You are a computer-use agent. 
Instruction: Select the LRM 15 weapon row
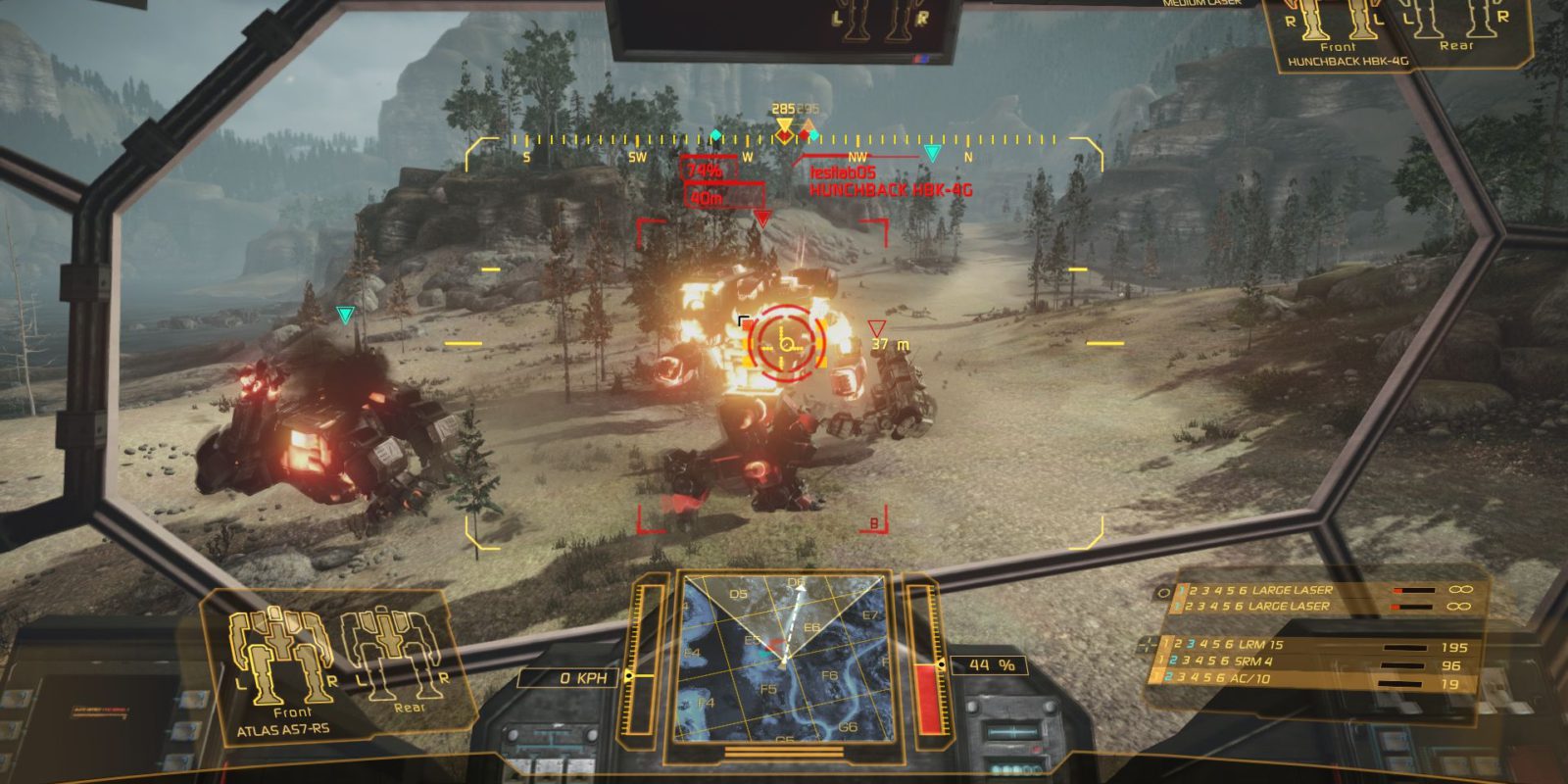point(1313,645)
